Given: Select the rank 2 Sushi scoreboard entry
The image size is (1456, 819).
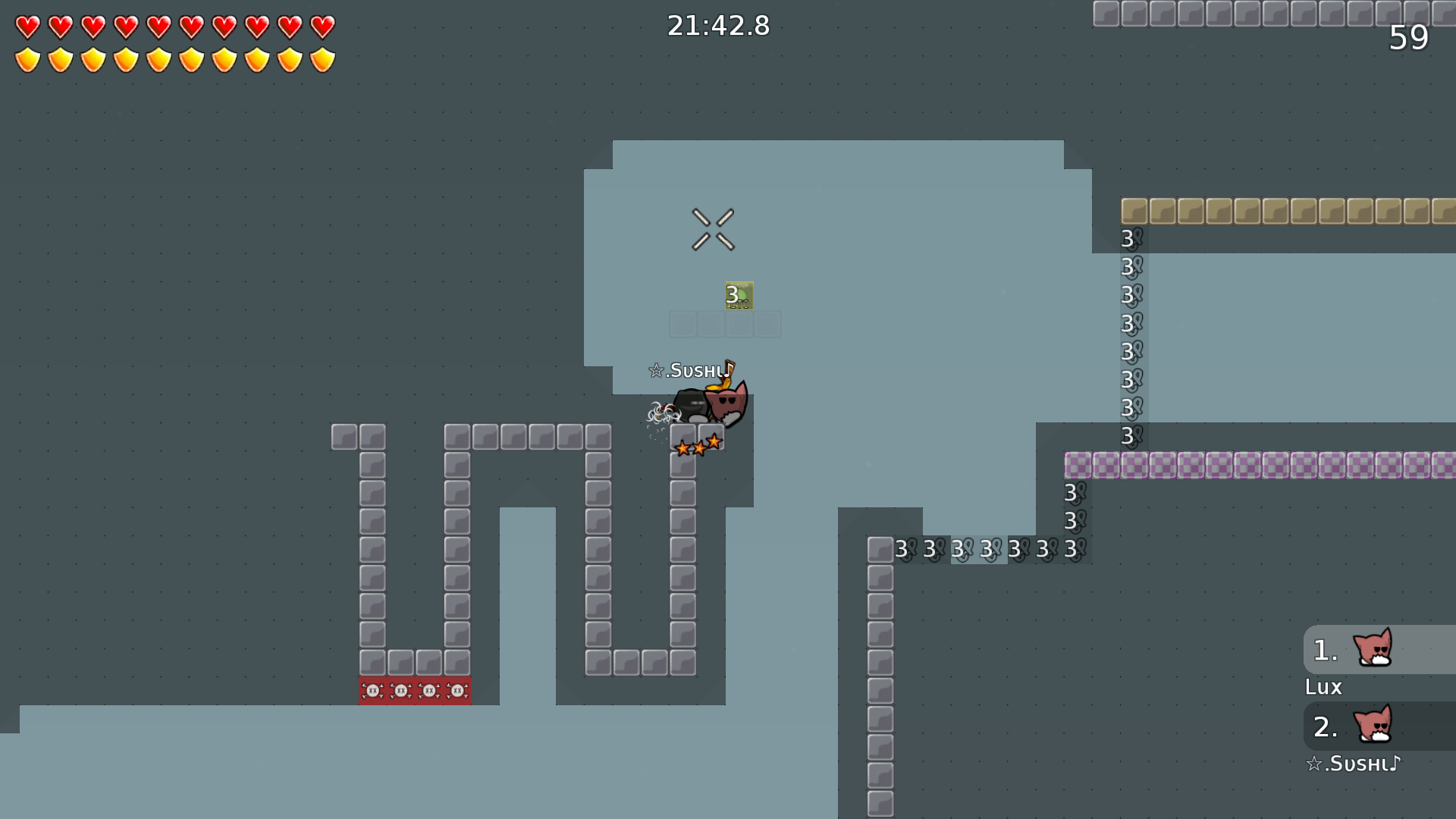Looking at the screenshot, I should tap(1377, 726).
